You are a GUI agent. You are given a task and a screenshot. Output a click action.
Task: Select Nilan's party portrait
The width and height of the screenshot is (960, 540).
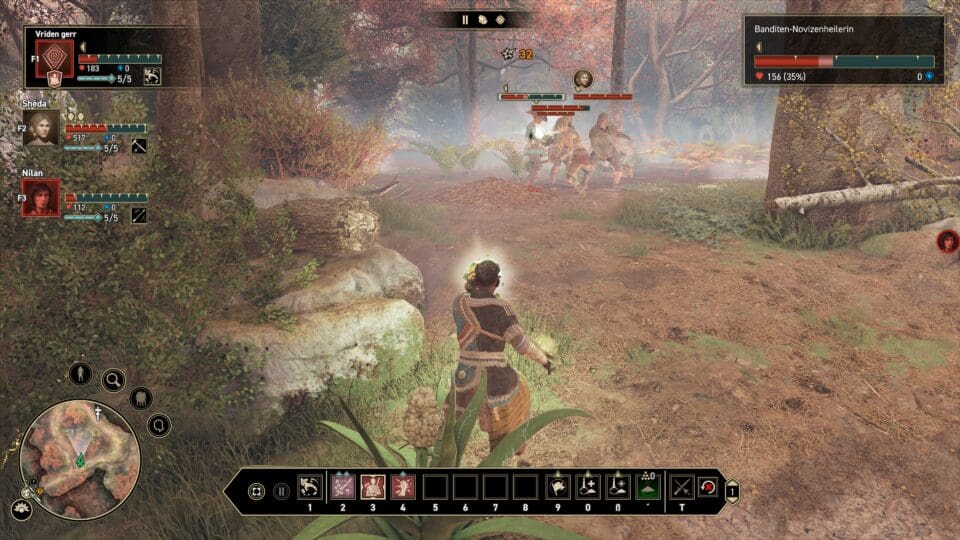[x=41, y=198]
